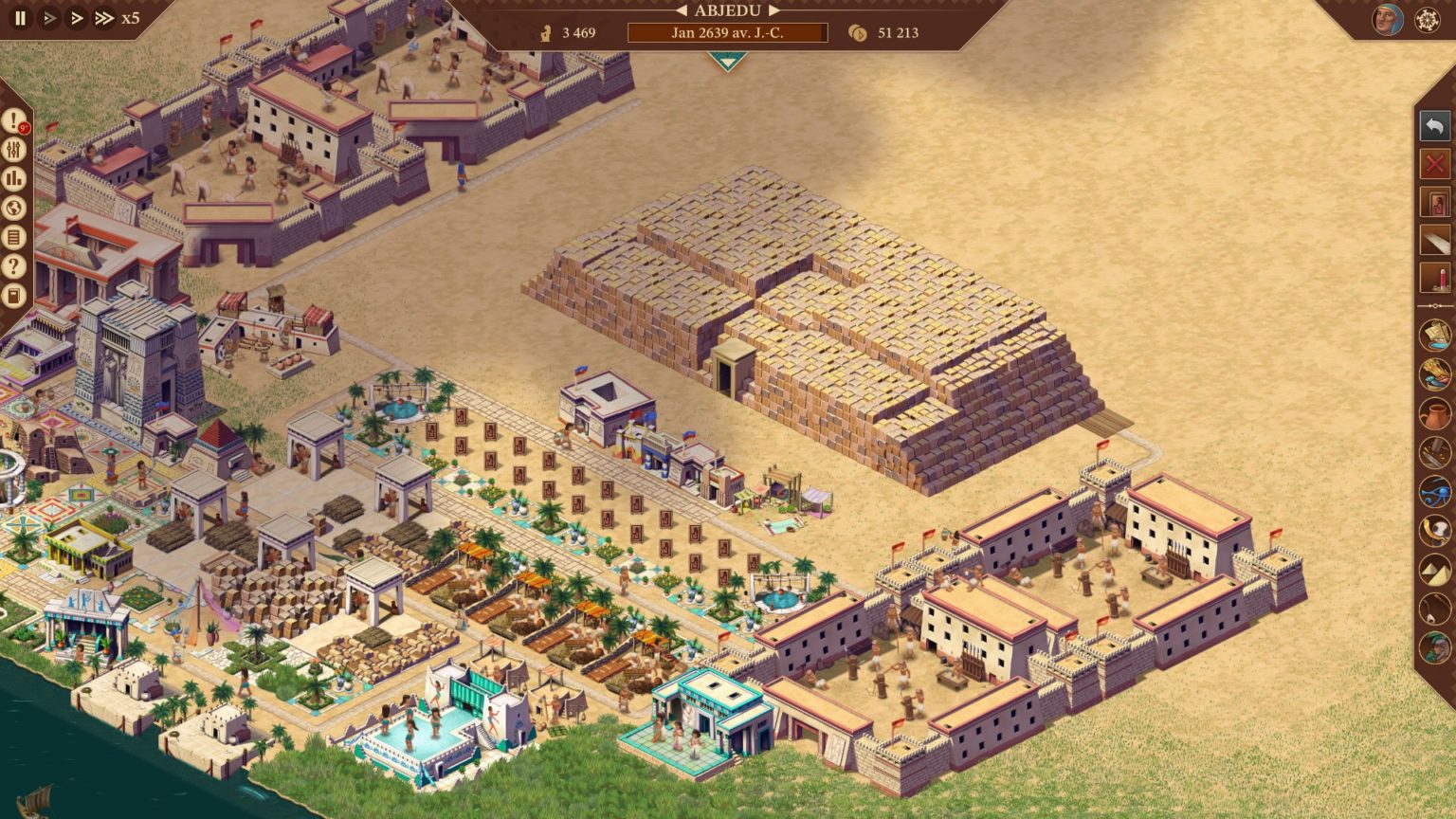Image resolution: width=1456 pixels, height=819 pixels.
Task: Select the pyramids monument build category
Action: (1435, 570)
